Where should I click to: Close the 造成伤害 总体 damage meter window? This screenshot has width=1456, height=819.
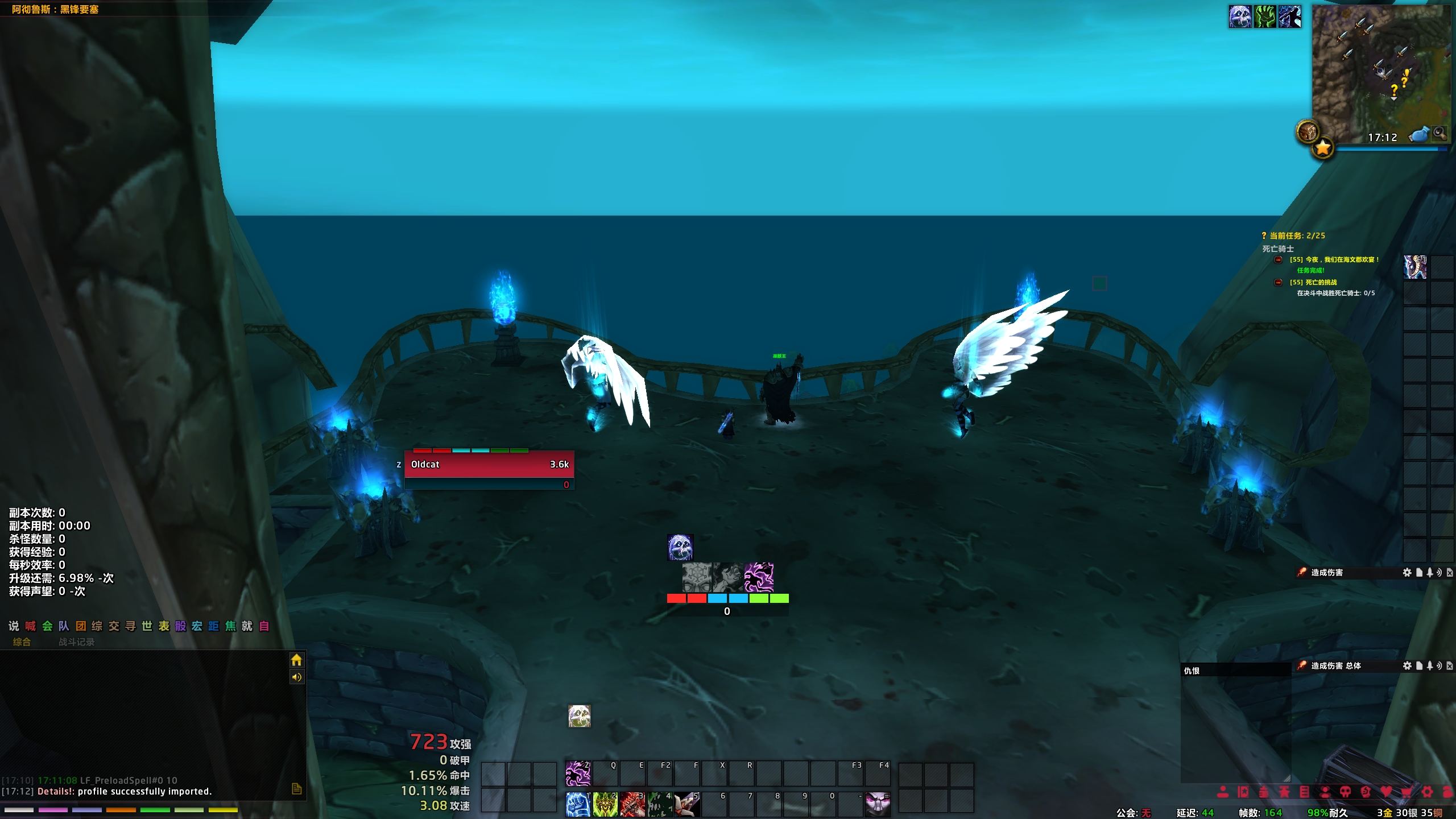tap(1450, 666)
